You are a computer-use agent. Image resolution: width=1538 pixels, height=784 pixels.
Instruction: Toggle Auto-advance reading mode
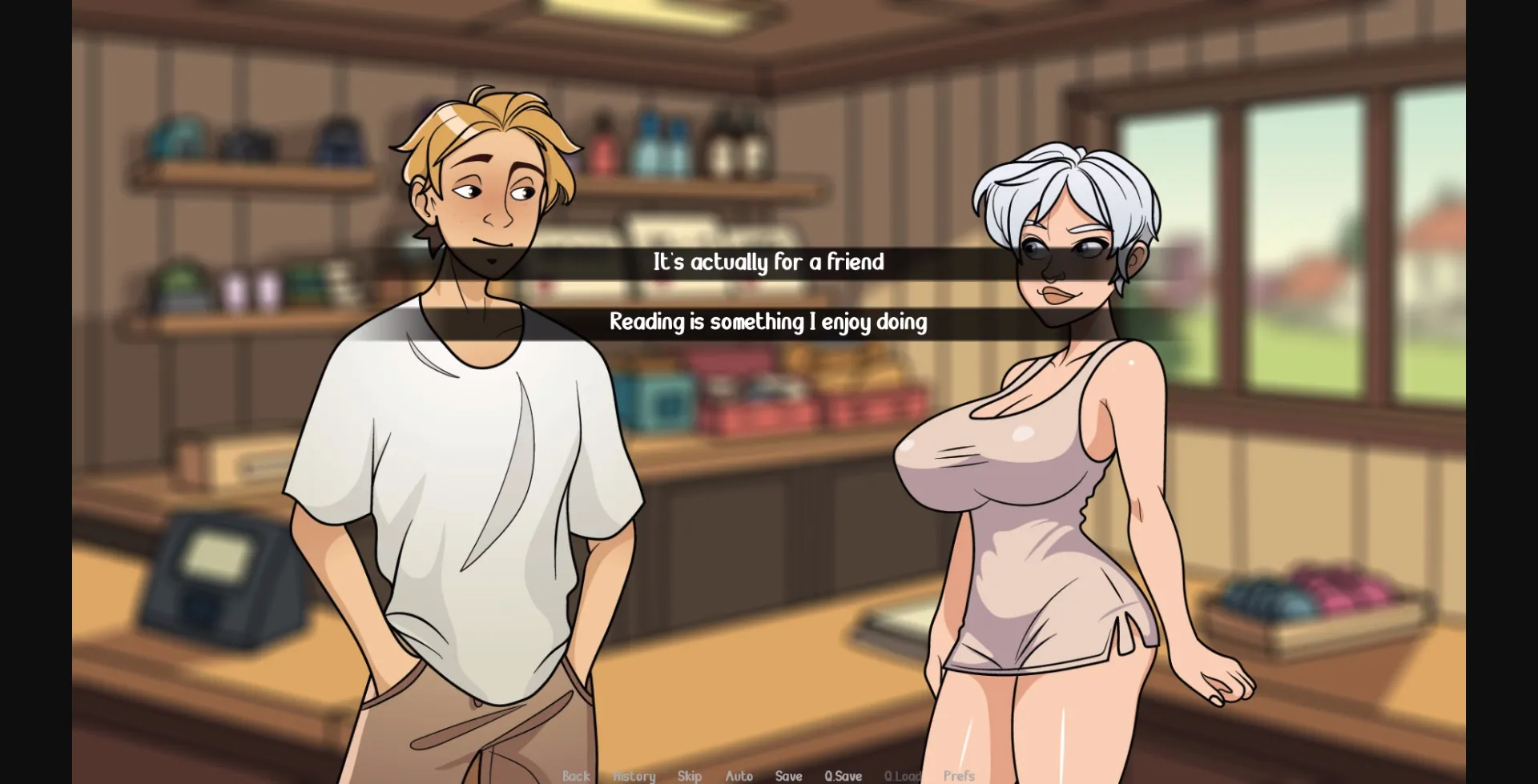[x=739, y=776]
